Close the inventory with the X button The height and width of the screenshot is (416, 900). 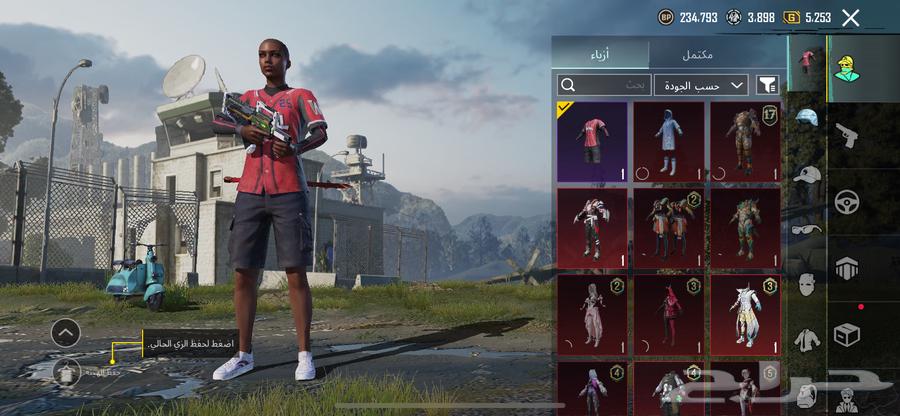pyautogui.click(x=851, y=17)
